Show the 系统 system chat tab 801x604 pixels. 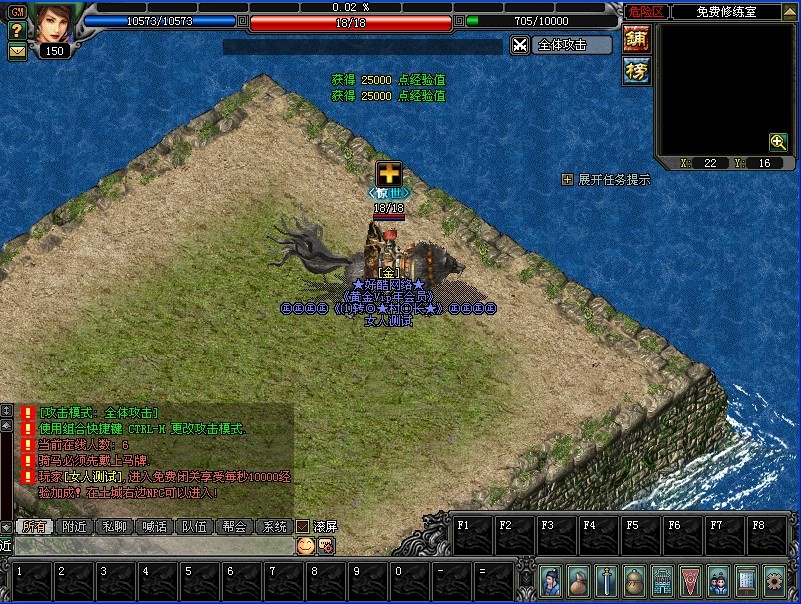pyautogui.click(x=273, y=527)
